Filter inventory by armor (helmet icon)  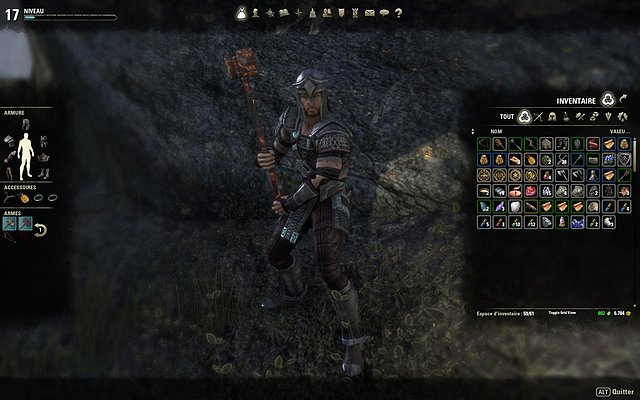[552, 116]
